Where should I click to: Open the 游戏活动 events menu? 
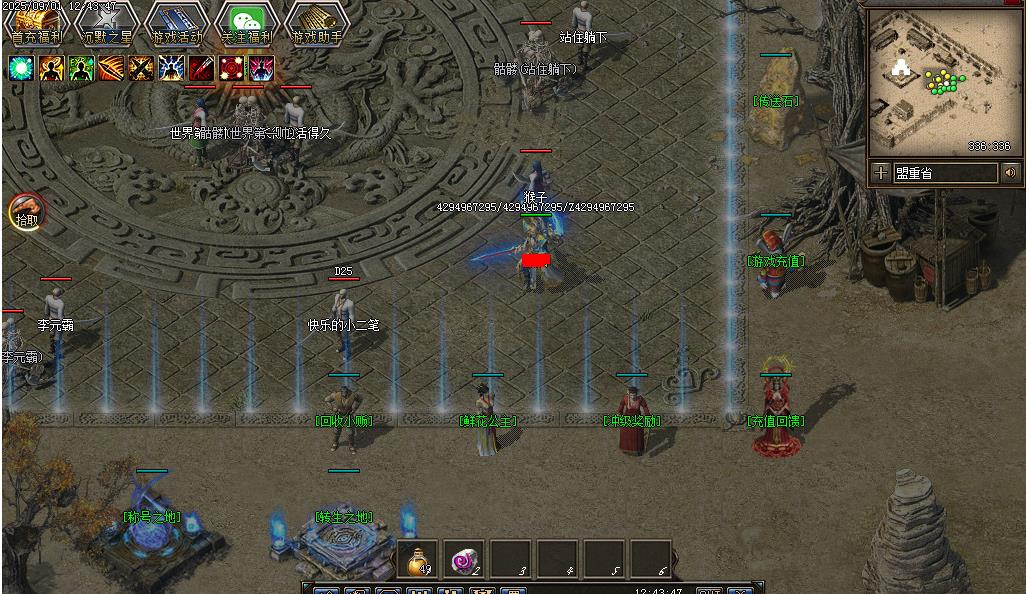click(177, 23)
